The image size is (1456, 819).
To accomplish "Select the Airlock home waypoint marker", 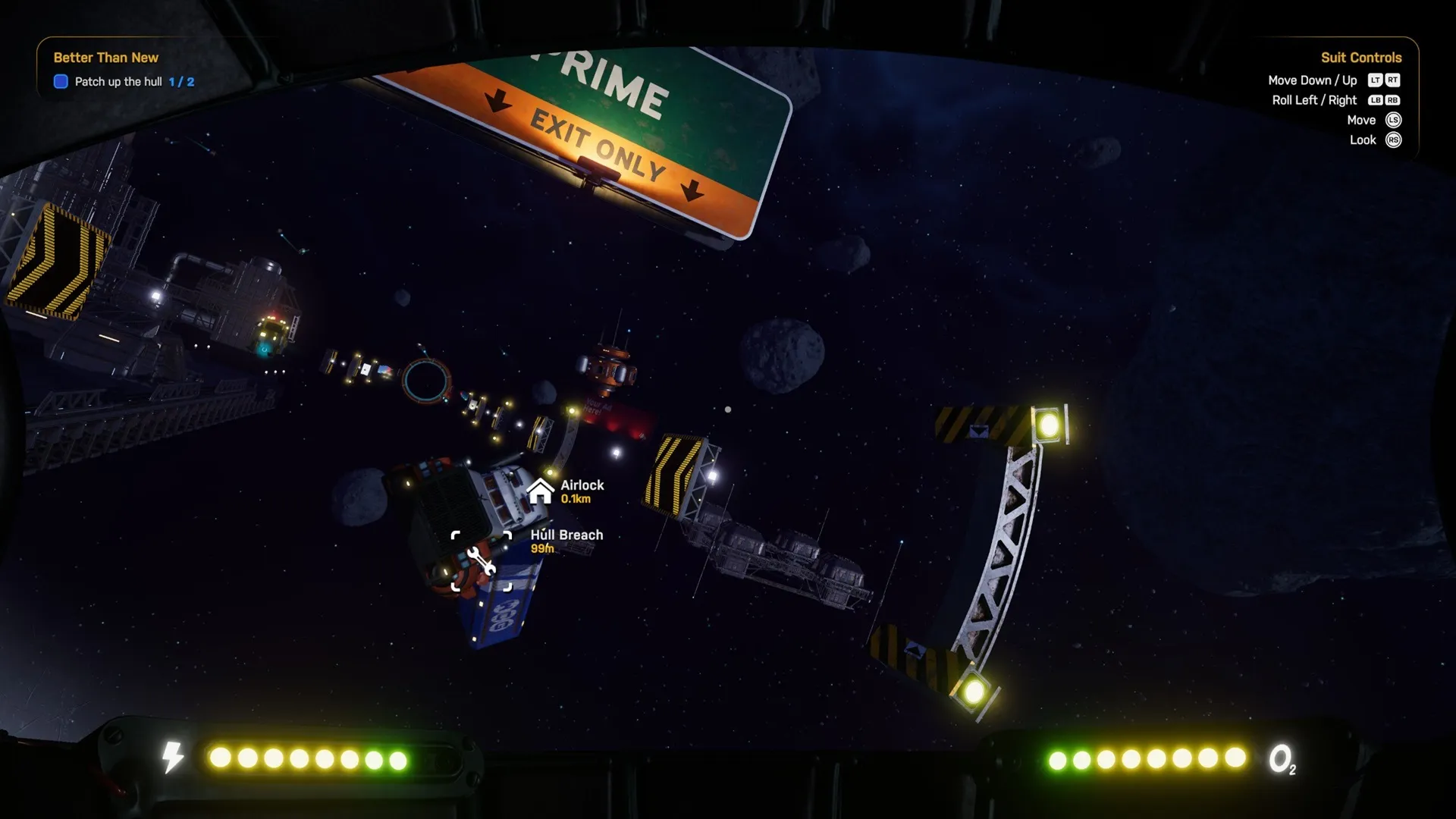I will [x=540, y=491].
